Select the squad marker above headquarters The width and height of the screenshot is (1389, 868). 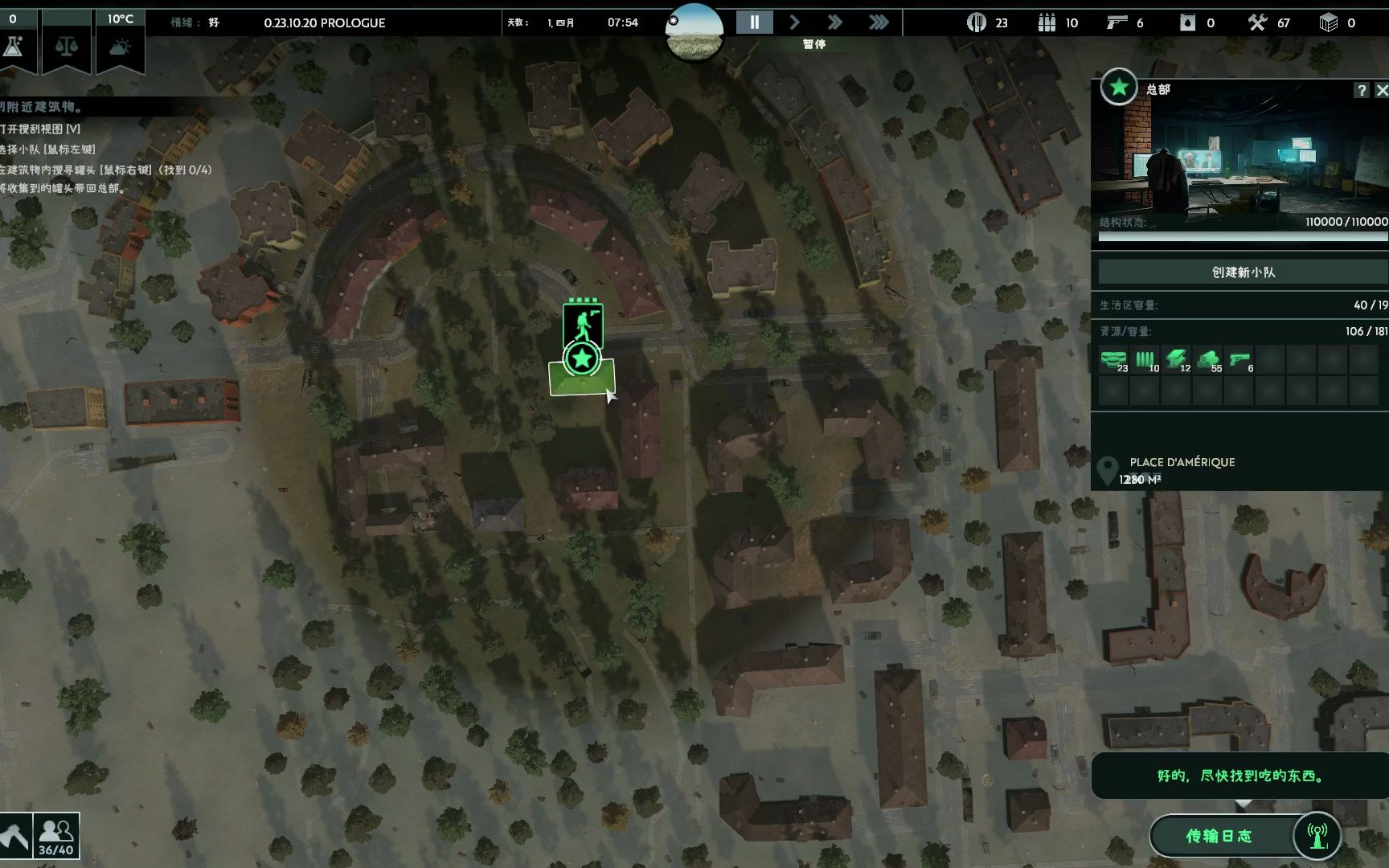(x=584, y=324)
